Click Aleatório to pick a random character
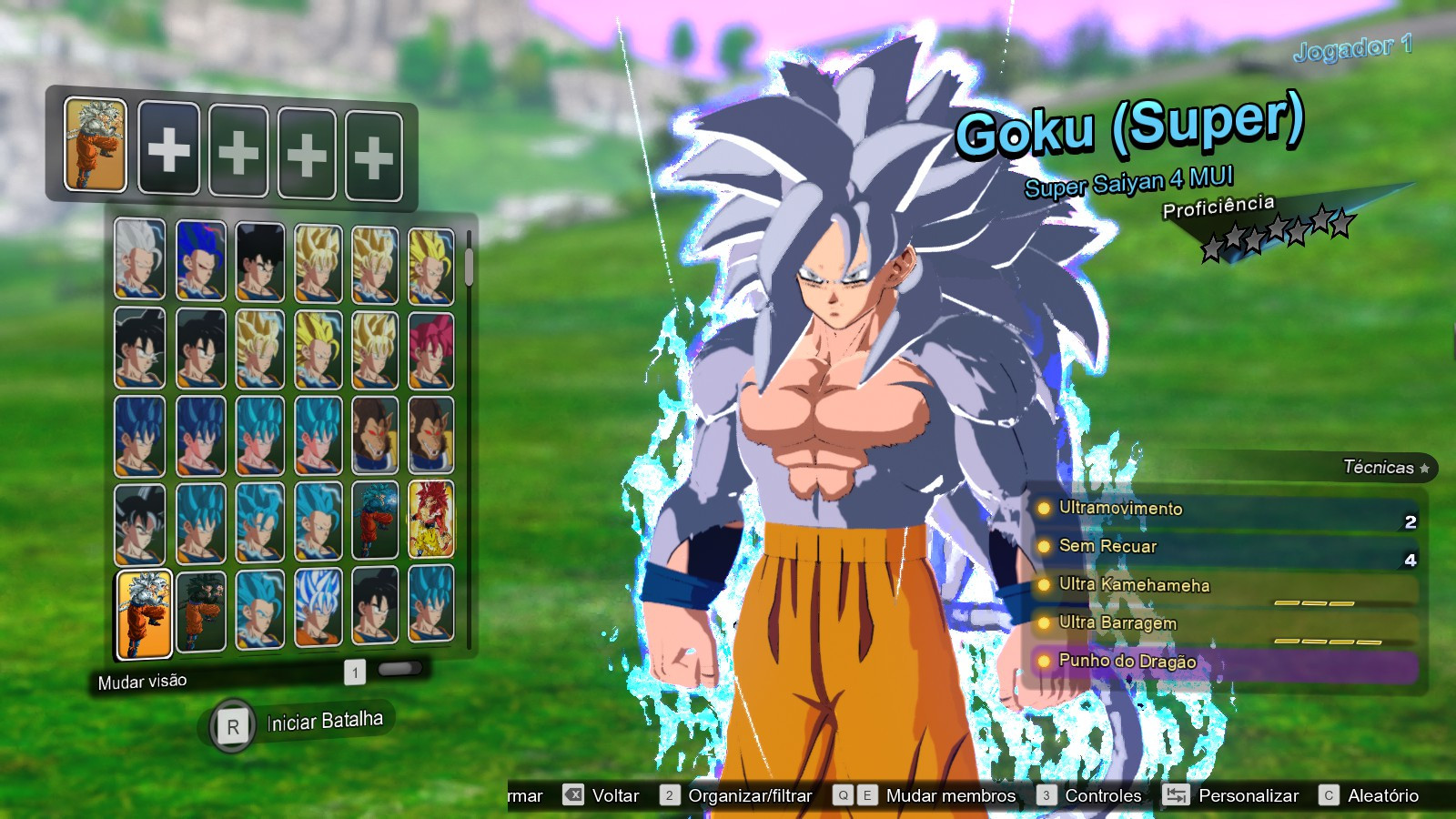Screen dimensions: 1456x819 pyautogui.click(x=1383, y=794)
